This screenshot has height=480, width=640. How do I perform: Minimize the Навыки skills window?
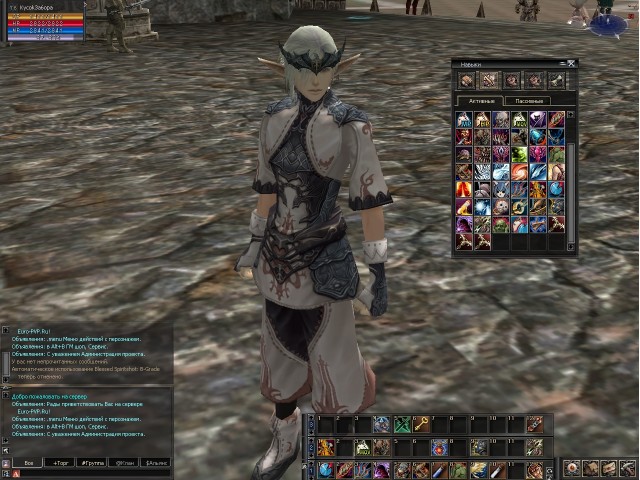[562, 63]
